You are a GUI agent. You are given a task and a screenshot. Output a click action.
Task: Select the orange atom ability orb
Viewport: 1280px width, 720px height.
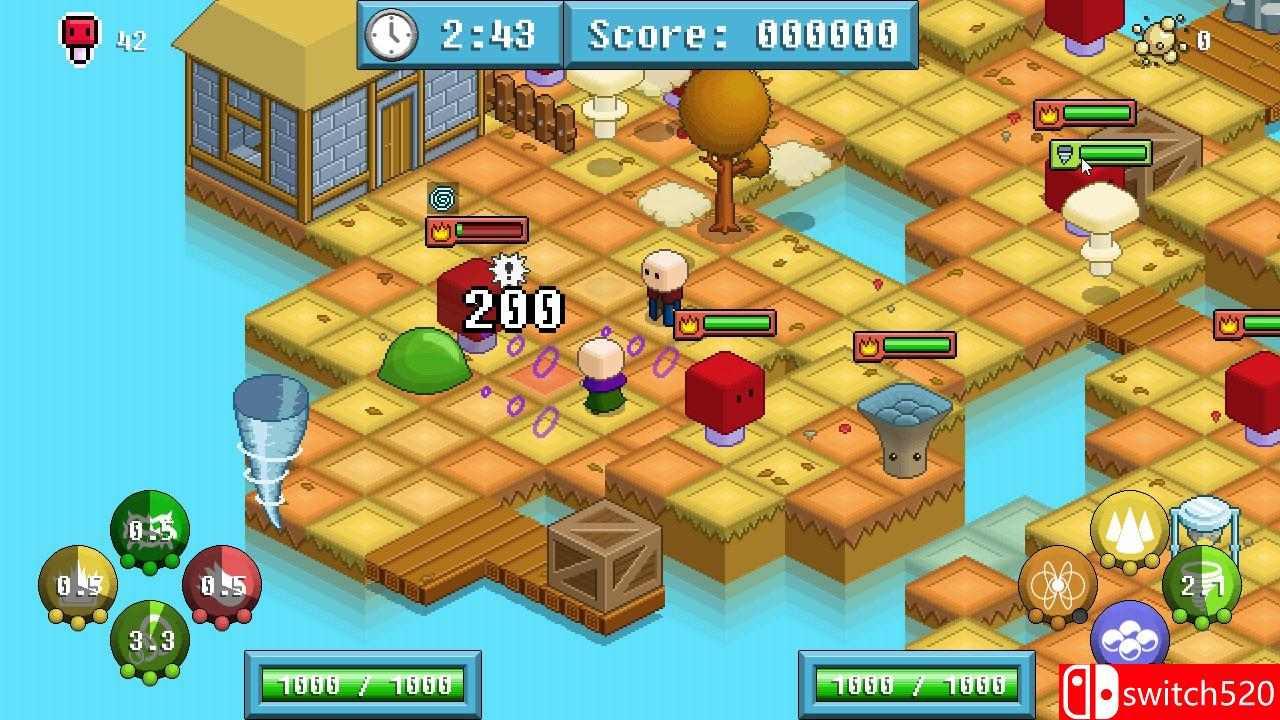[1059, 585]
